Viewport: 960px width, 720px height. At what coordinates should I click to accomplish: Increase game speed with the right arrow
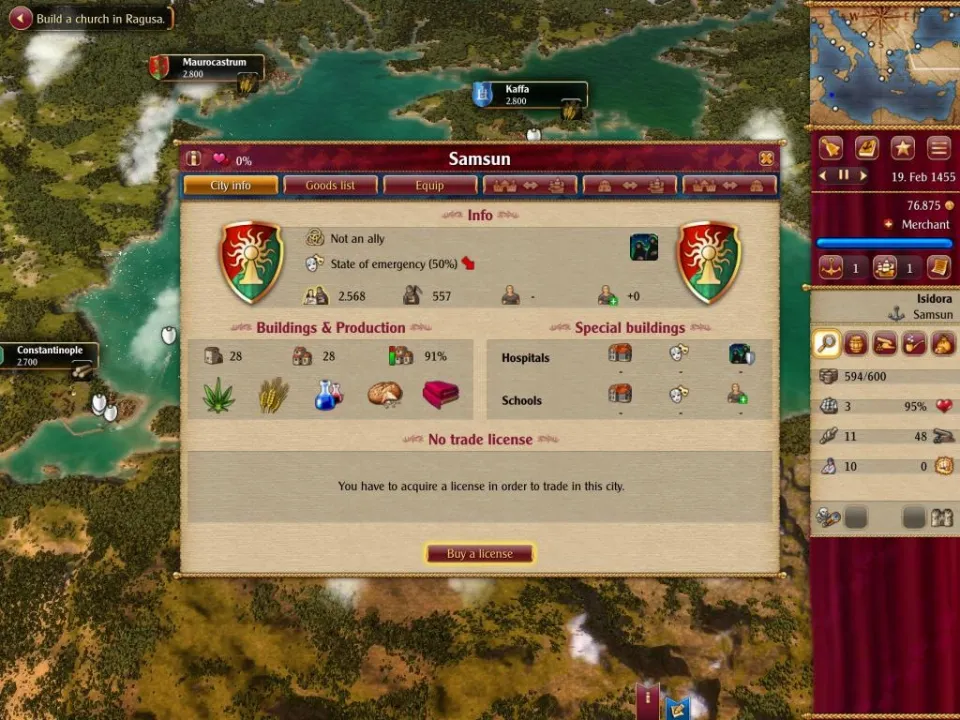pyautogui.click(x=863, y=175)
